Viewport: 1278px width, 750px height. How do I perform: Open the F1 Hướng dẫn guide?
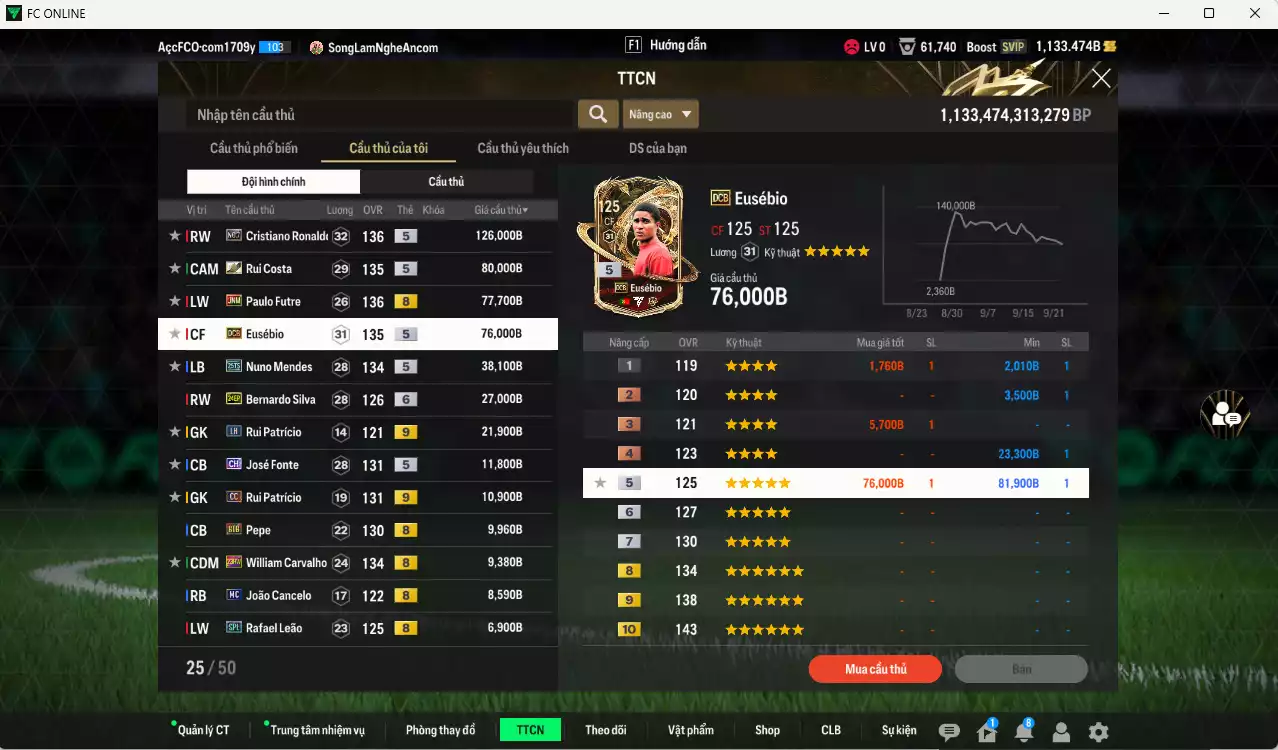[x=666, y=45]
